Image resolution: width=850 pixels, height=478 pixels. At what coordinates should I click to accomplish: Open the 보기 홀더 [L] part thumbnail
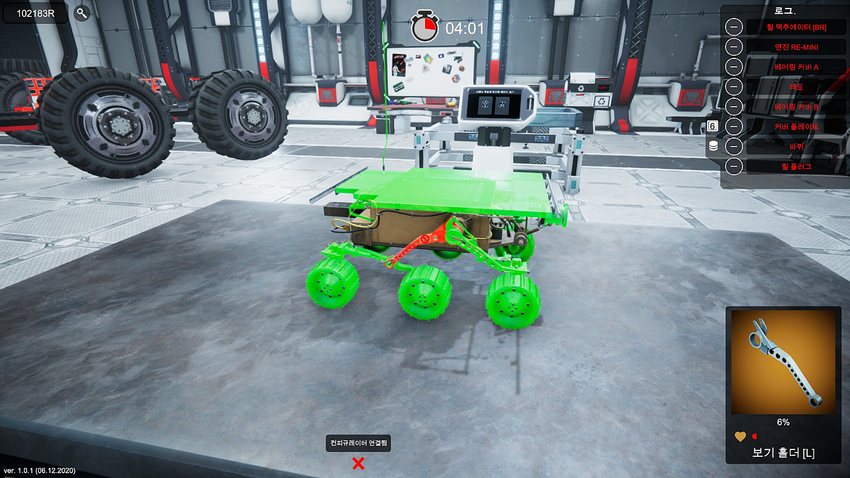pos(784,360)
